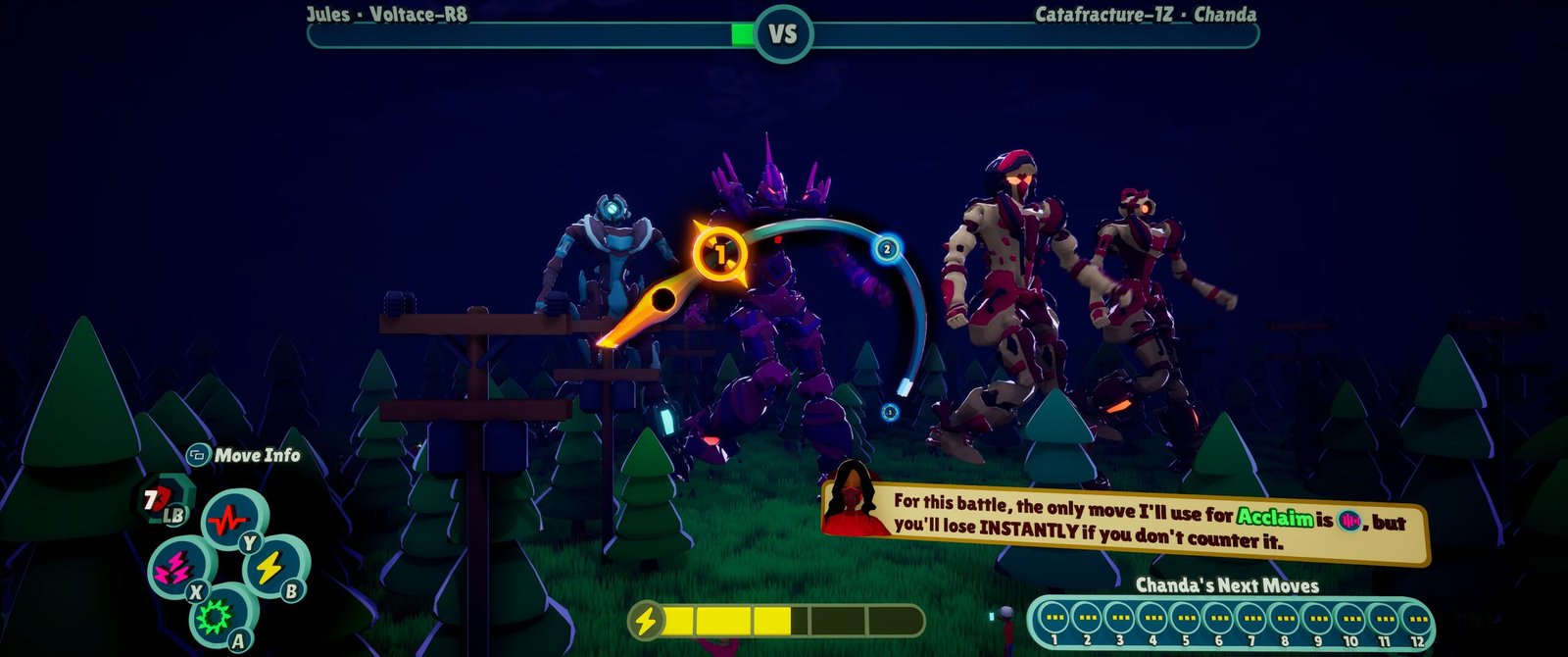Click the blue number 2 beat marker
The image size is (1568, 657).
(x=887, y=248)
